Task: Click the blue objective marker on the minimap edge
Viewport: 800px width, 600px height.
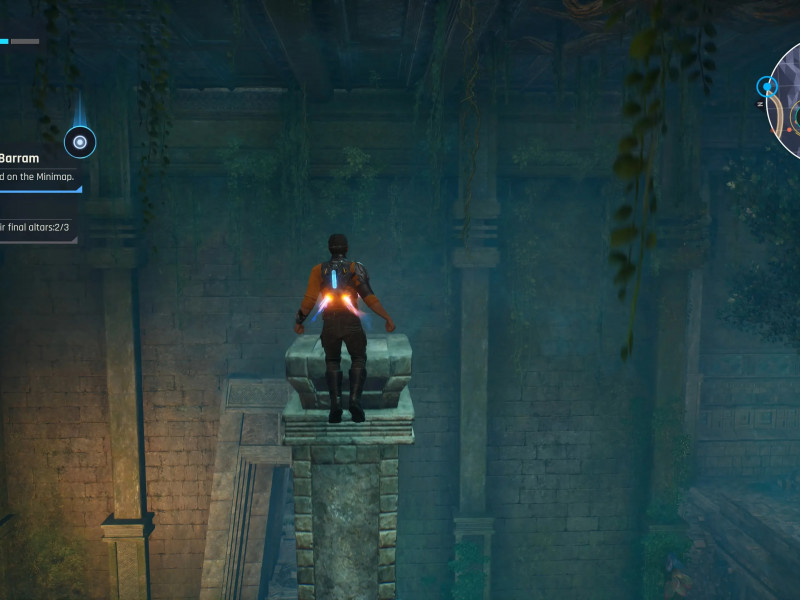Action: pyautogui.click(x=767, y=87)
